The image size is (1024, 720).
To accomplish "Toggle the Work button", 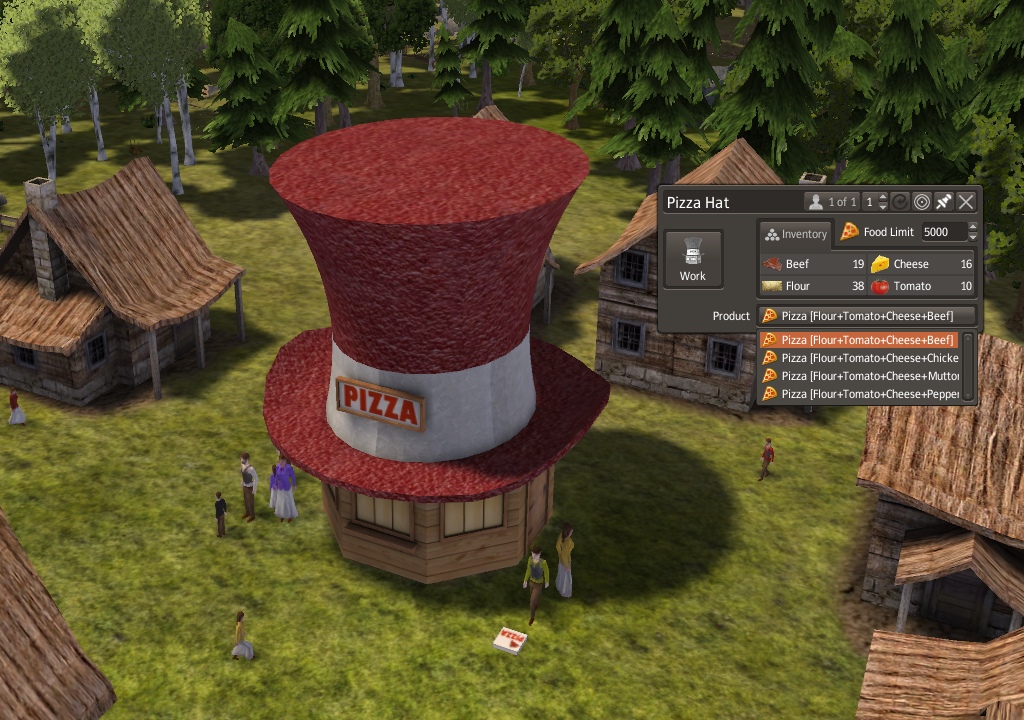I will point(692,259).
